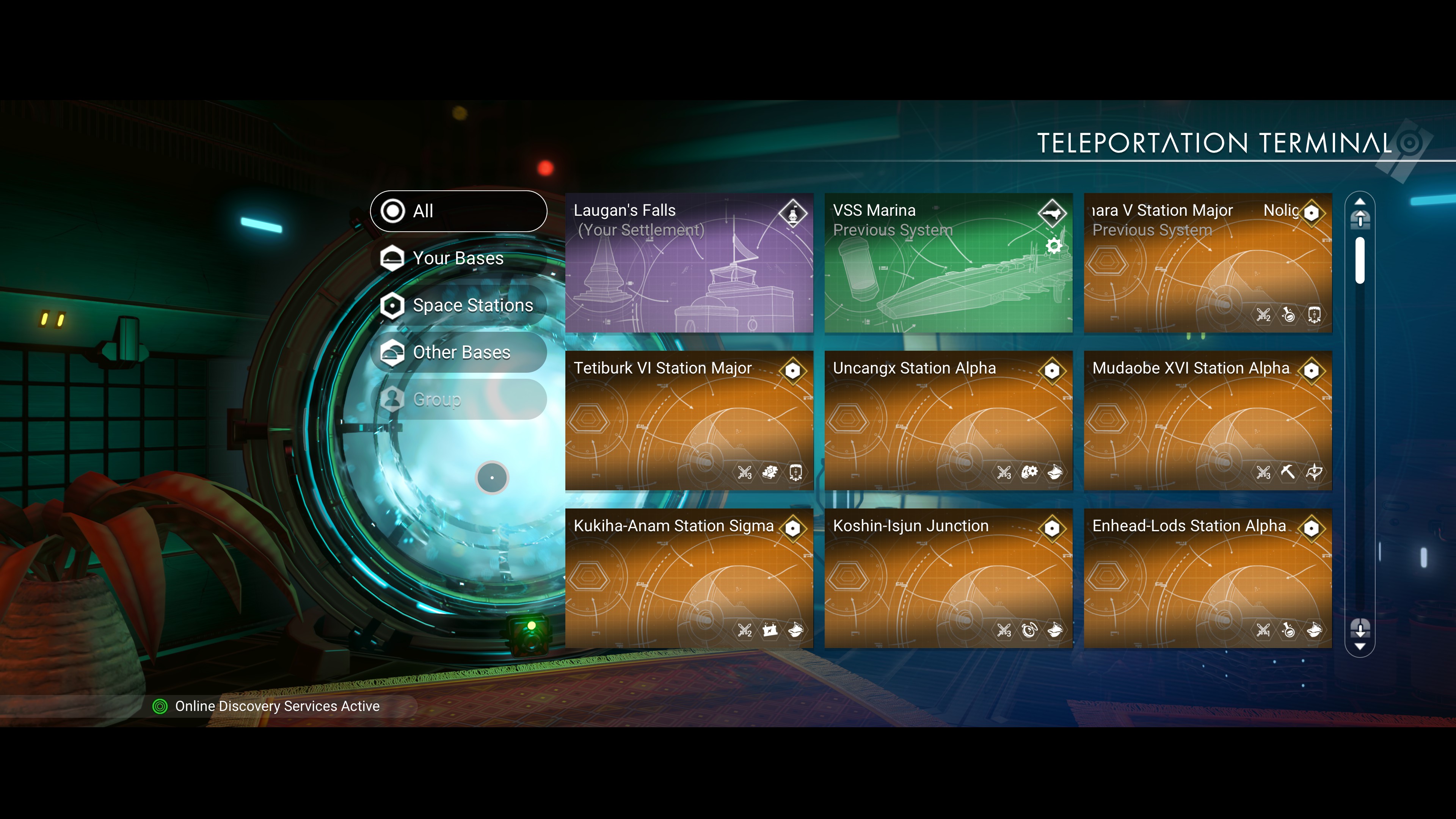Teleport to Tetiburk VI Station Major
The width and height of the screenshot is (1456, 819).
click(689, 420)
